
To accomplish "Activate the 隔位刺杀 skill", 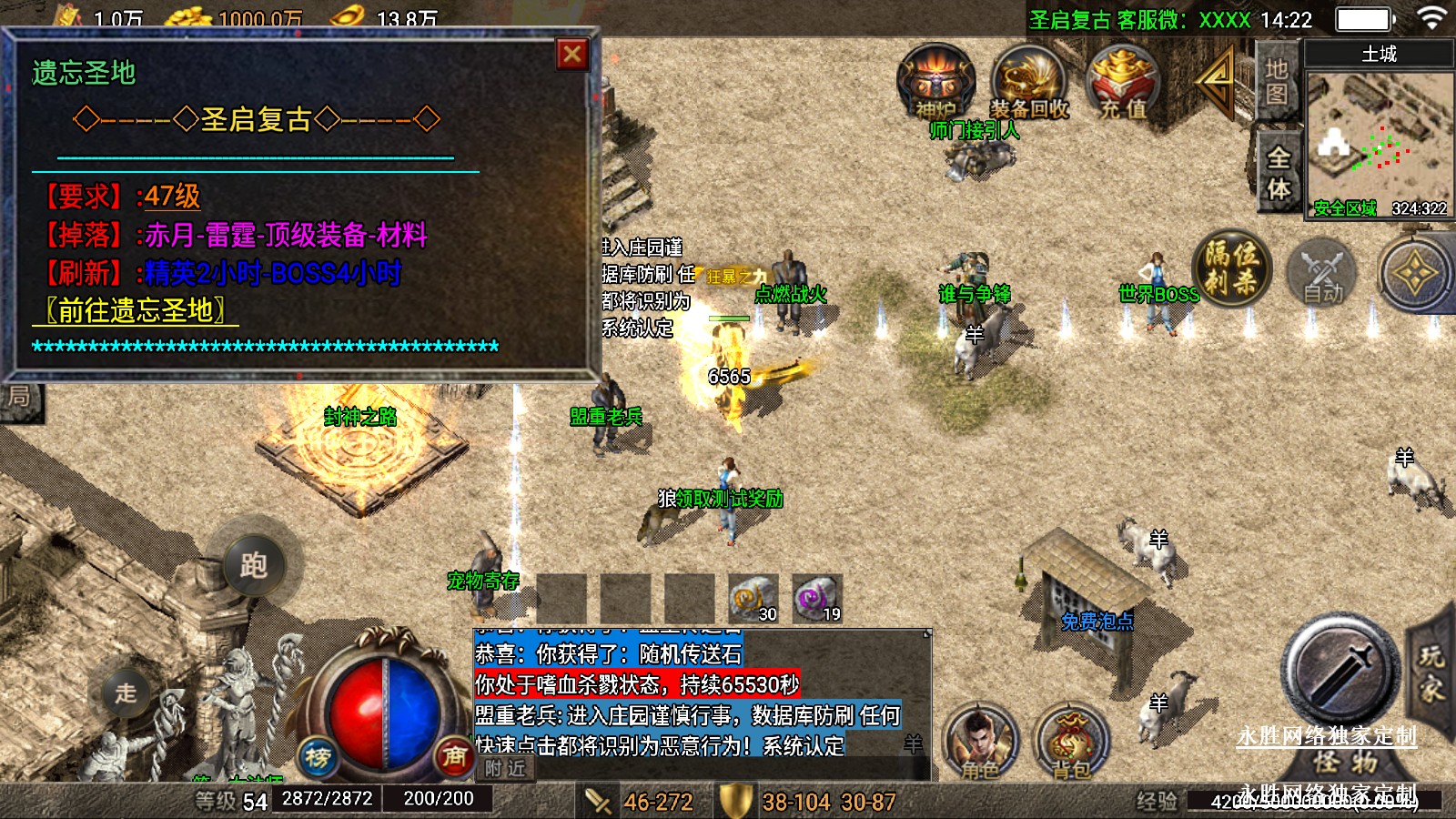I will point(1232,268).
